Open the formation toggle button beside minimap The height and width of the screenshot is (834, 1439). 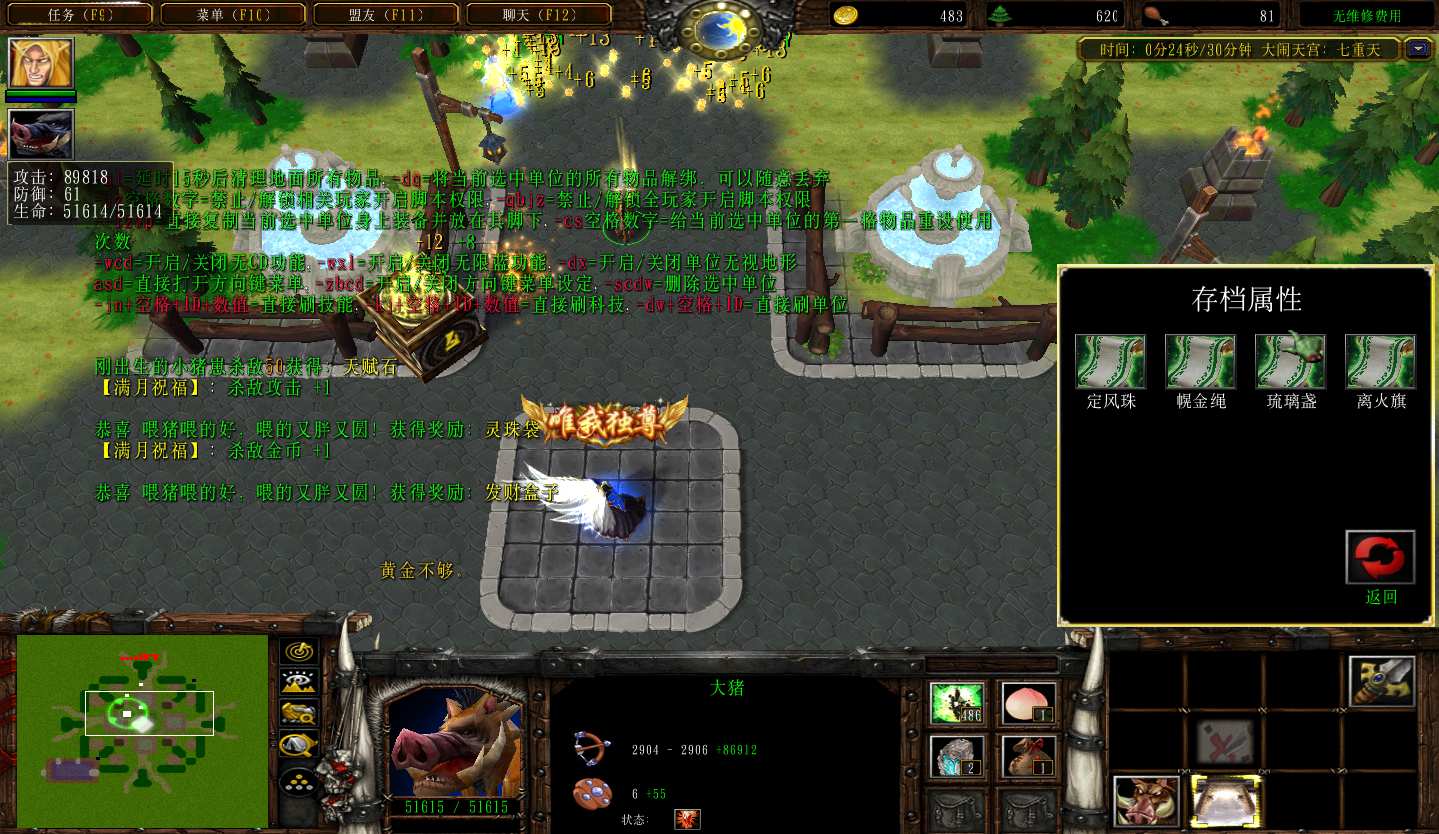(298, 779)
